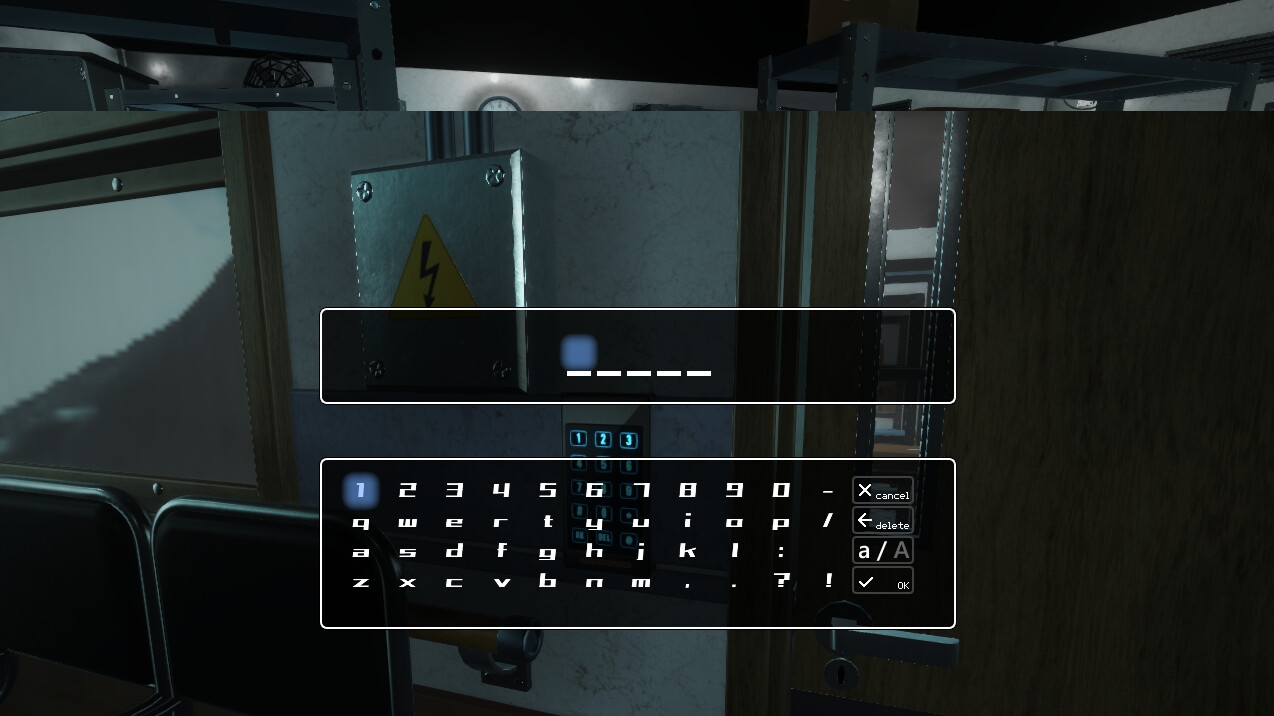Delete the last entered character
The height and width of the screenshot is (716, 1274).
882,521
